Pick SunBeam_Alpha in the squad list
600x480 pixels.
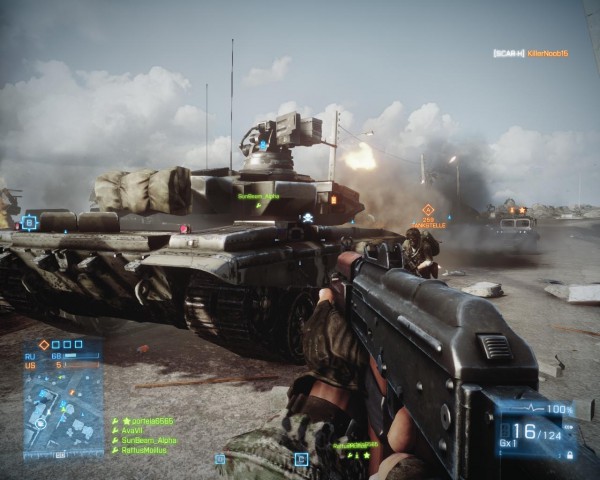(x=148, y=441)
